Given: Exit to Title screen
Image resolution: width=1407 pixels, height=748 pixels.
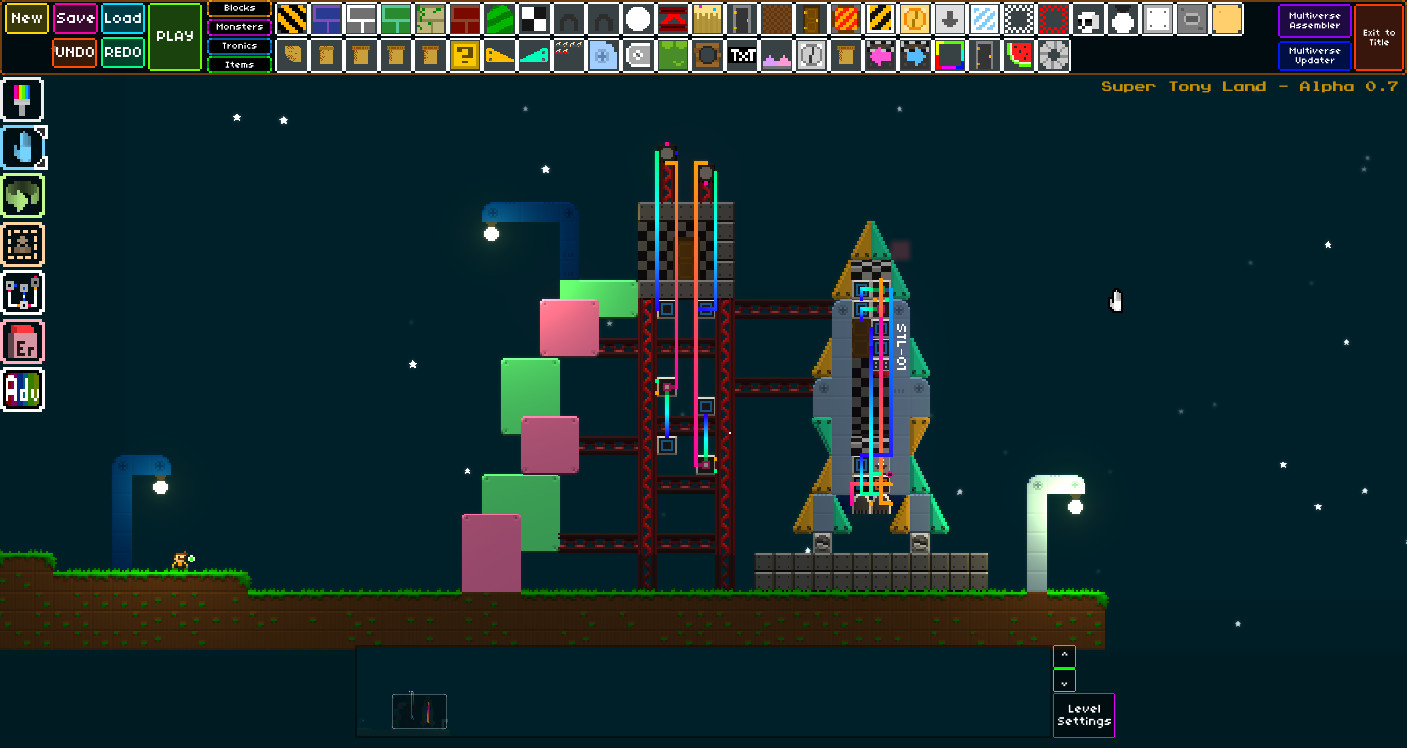Looking at the screenshot, I should (x=1378, y=37).
